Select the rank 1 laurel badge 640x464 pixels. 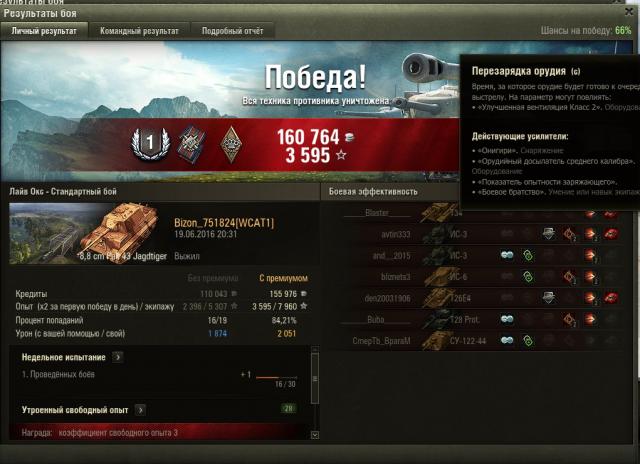tap(150, 143)
